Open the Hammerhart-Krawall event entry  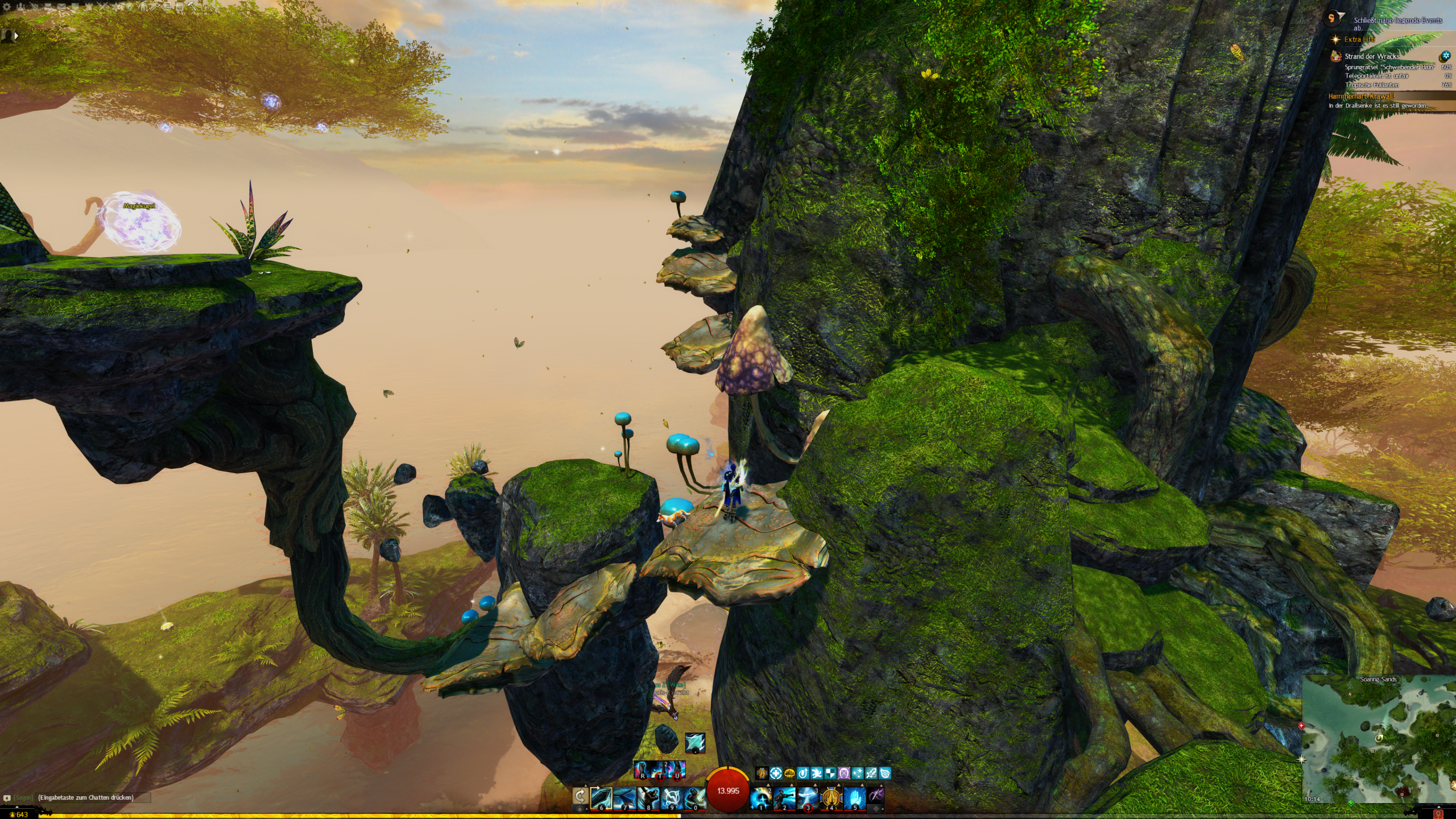tap(1360, 96)
